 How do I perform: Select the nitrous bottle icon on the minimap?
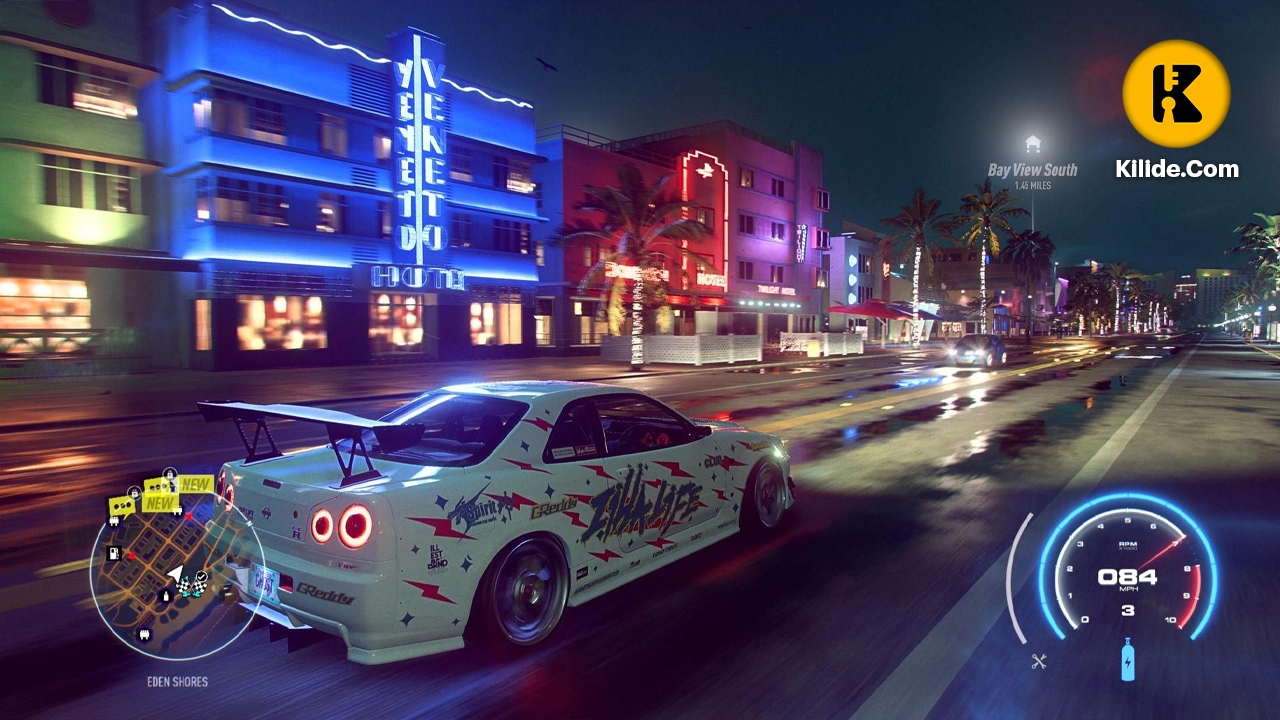point(166,595)
